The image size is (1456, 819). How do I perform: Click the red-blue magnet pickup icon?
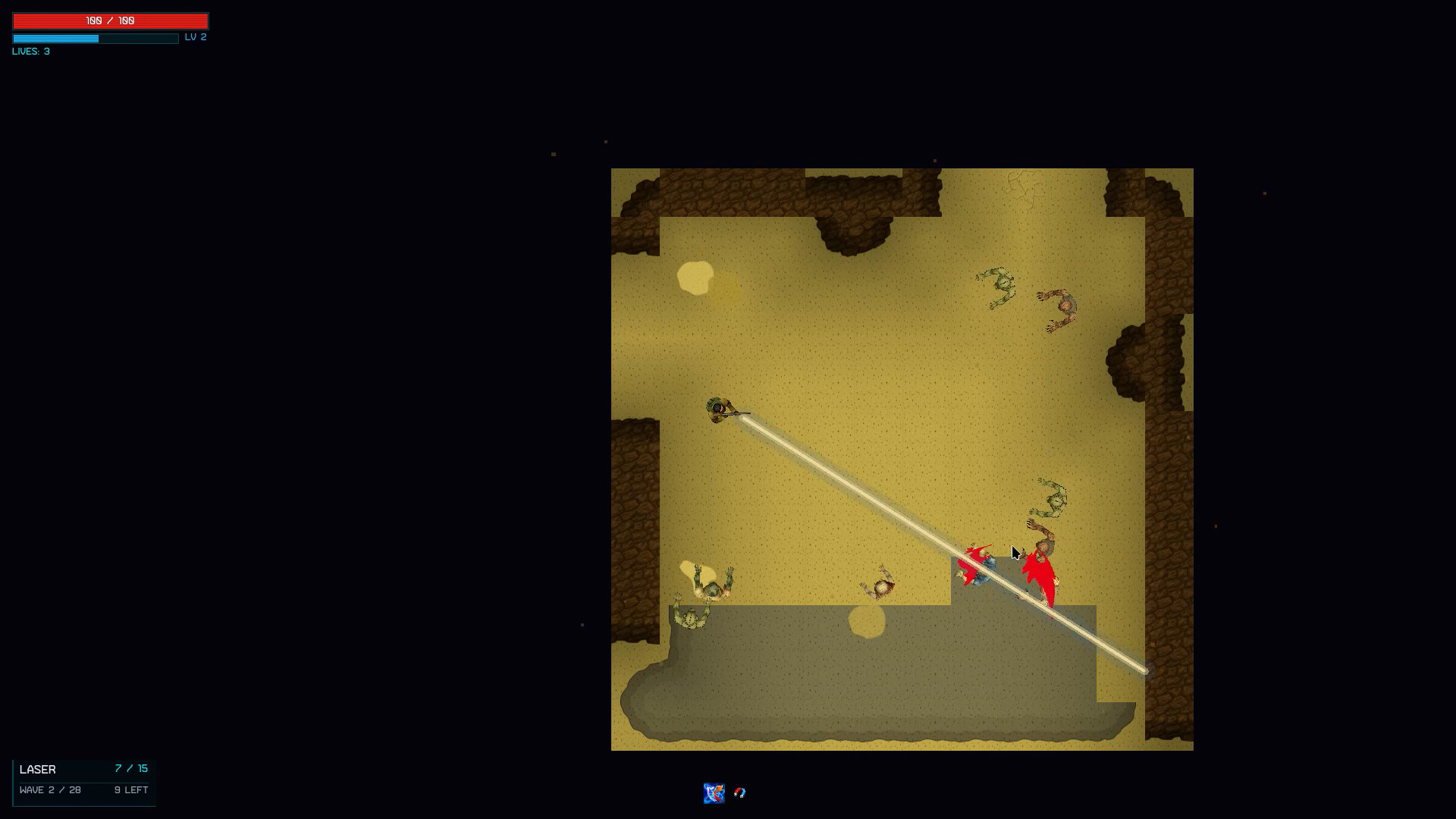[x=740, y=793]
